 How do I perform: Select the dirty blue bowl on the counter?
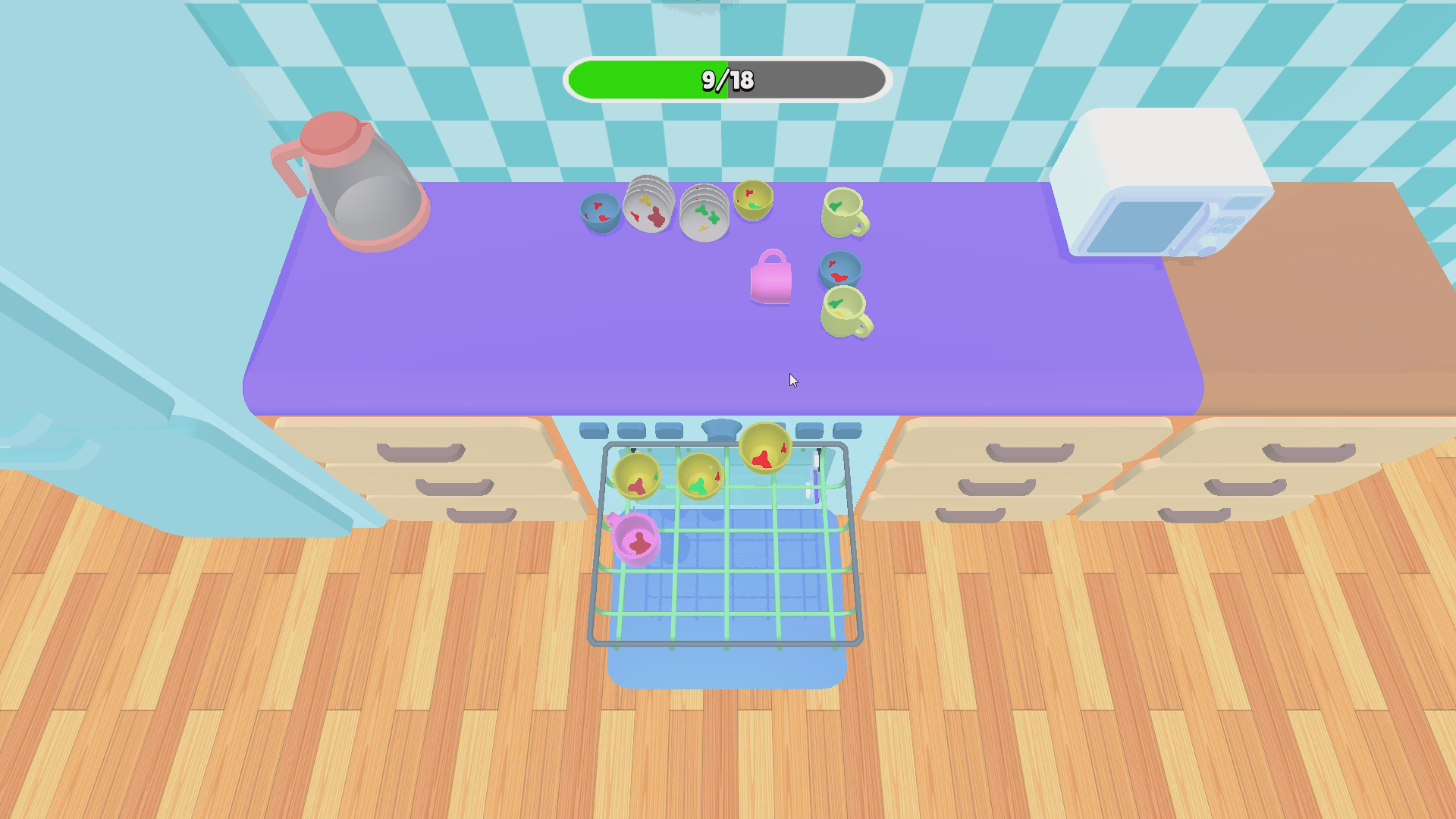[599, 210]
